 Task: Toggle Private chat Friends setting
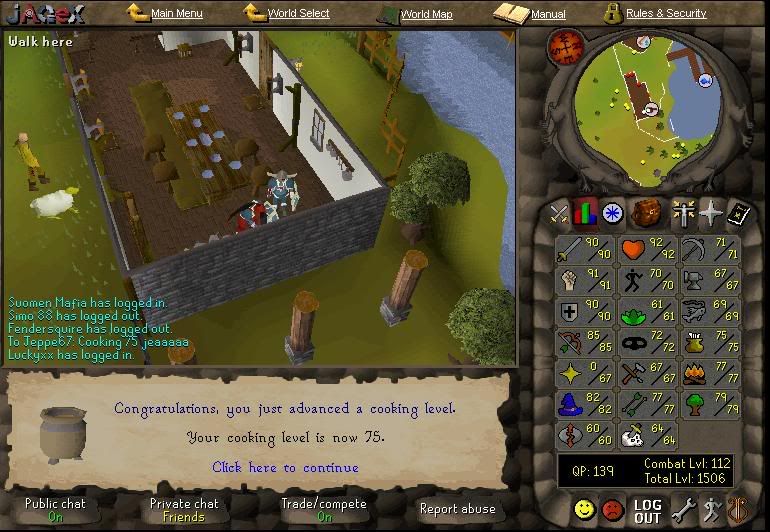point(184,510)
